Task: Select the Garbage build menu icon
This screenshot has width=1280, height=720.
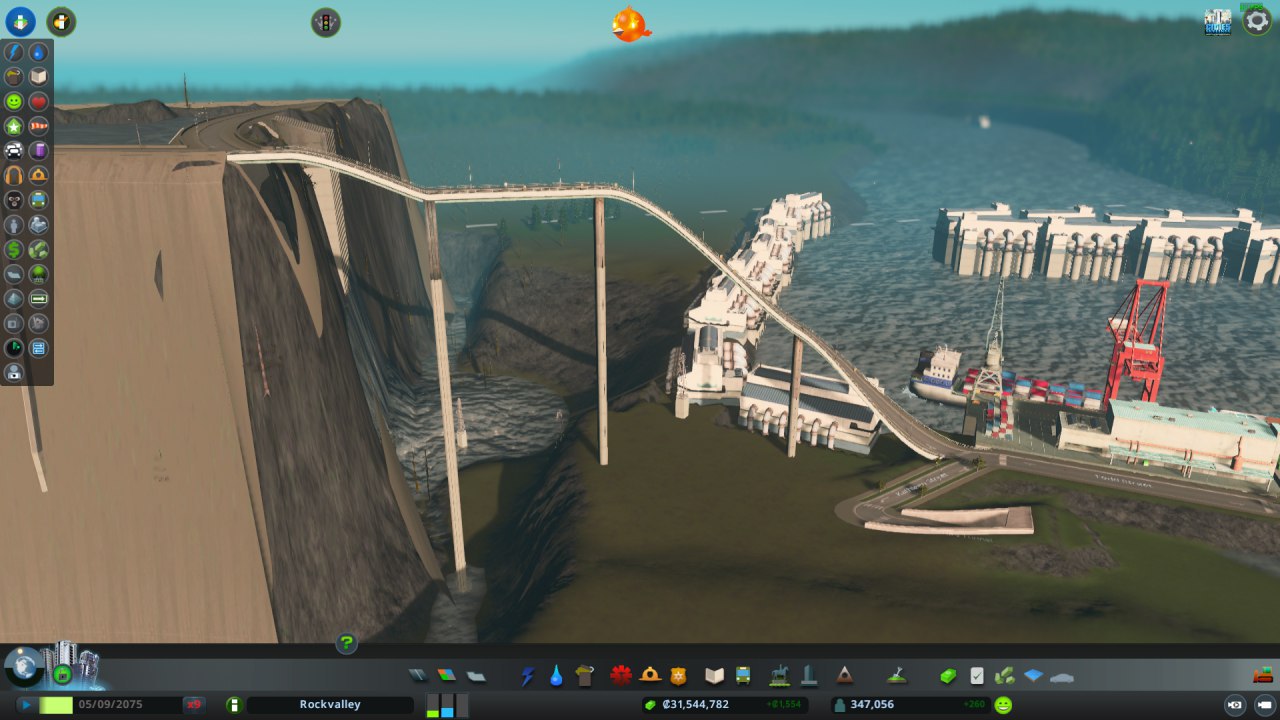Action: pyautogui.click(x=585, y=676)
